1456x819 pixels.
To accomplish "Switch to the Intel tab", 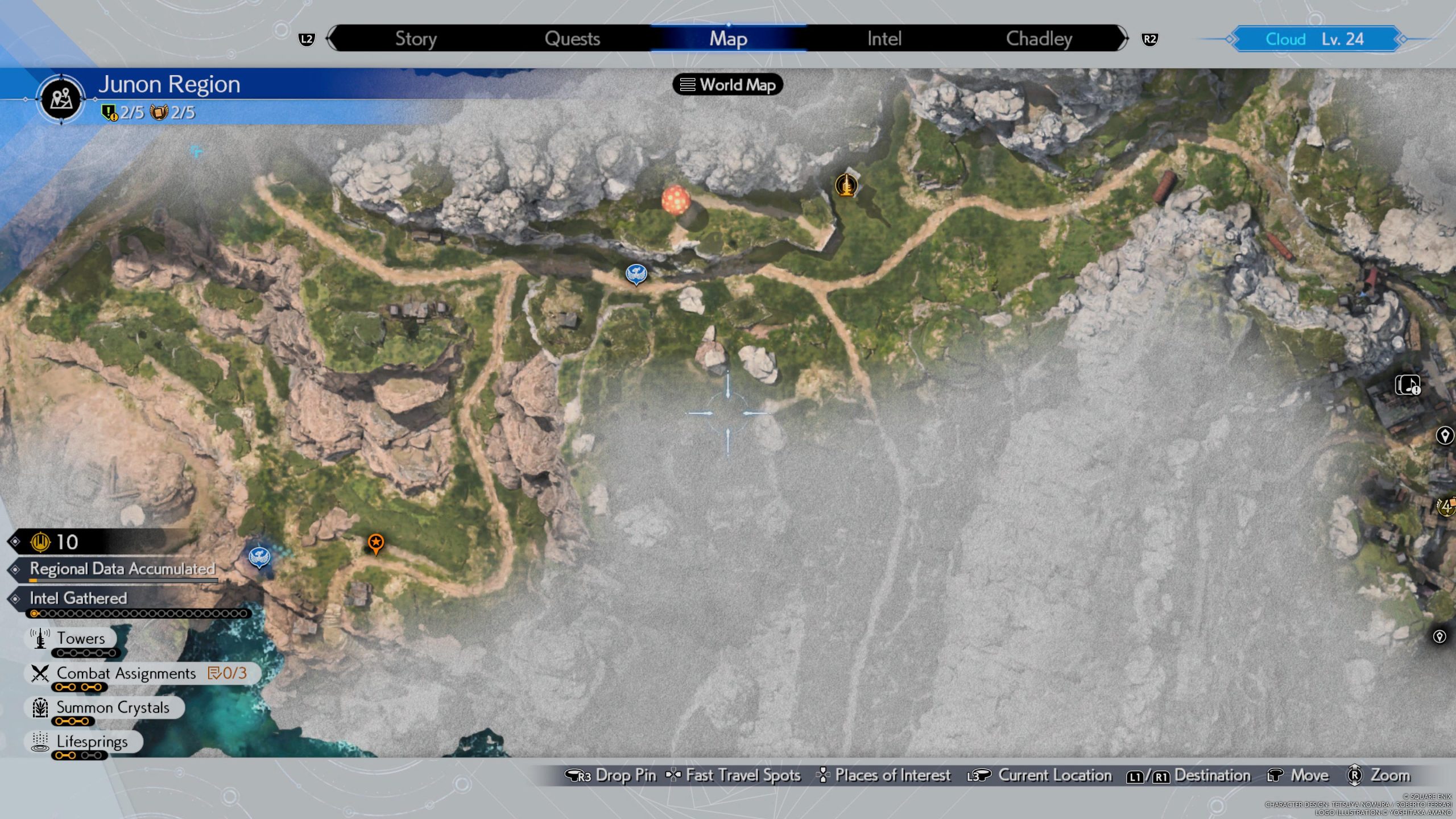I will [x=884, y=39].
